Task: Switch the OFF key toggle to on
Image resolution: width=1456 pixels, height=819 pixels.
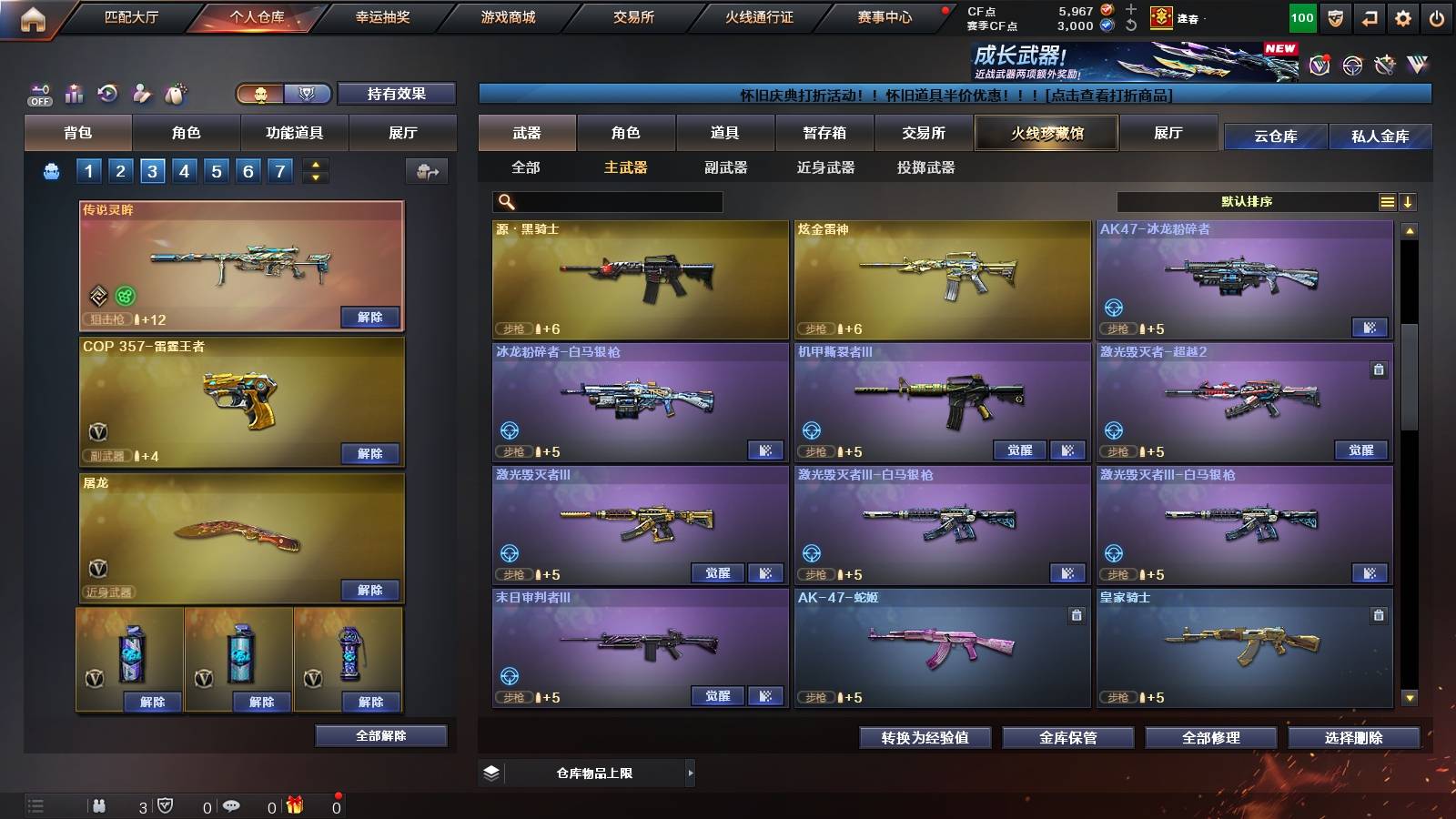Action: pos(40,92)
